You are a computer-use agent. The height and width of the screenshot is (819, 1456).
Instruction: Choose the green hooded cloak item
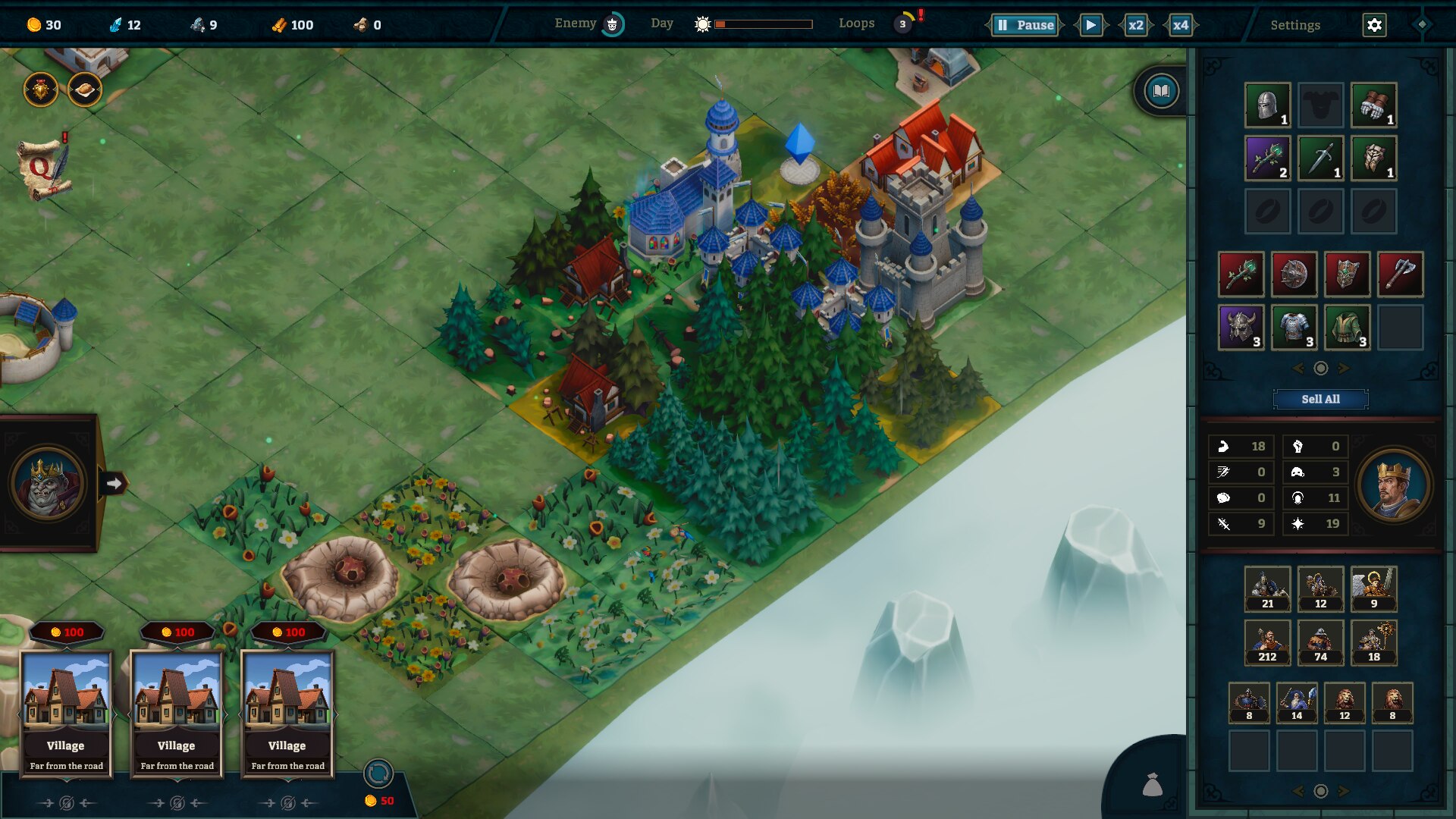(x=1347, y=327)
